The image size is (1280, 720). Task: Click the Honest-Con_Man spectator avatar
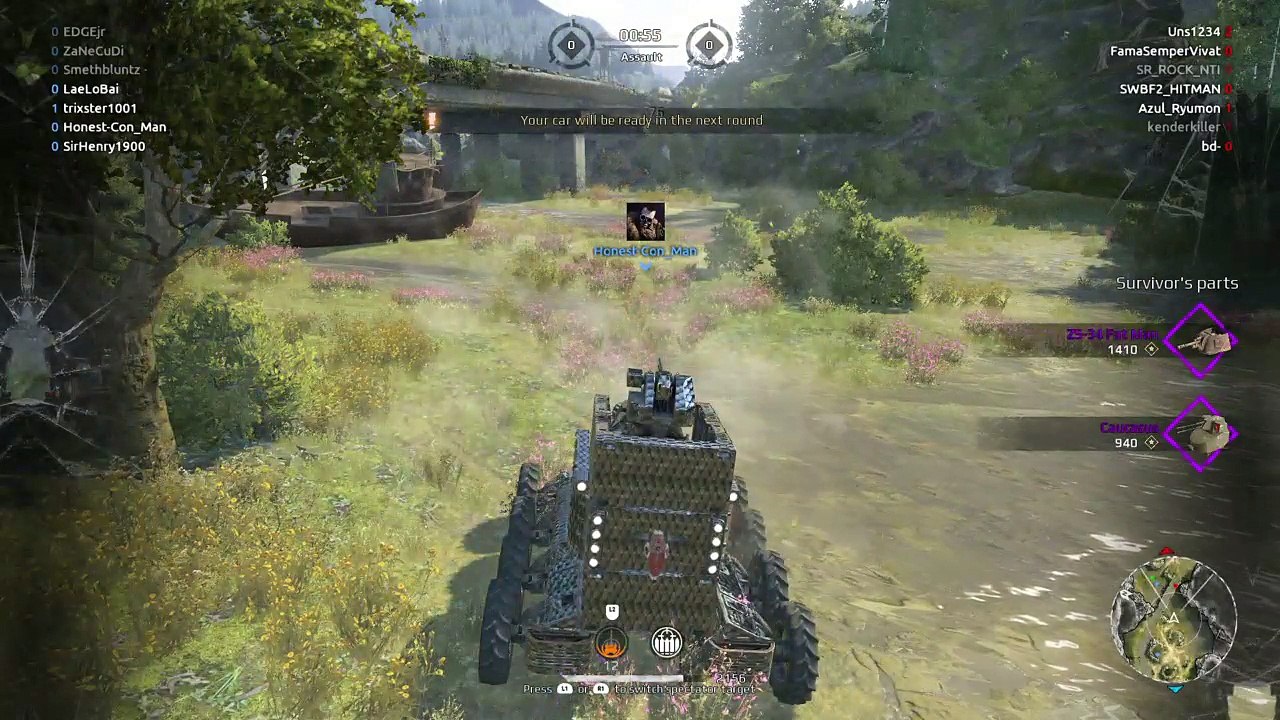(645, 222)
